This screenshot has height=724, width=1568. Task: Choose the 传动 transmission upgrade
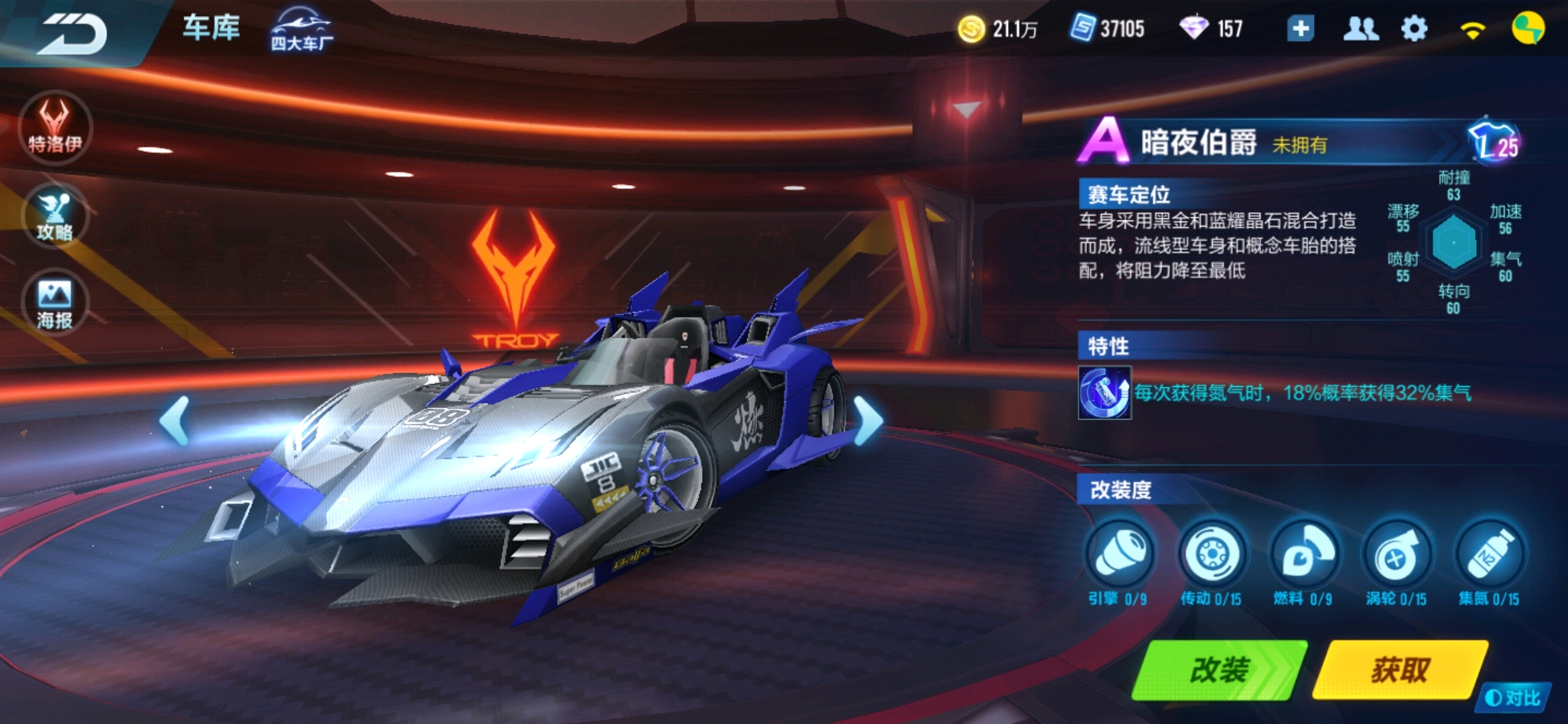pyautogui.click(x=1212, y=555)
